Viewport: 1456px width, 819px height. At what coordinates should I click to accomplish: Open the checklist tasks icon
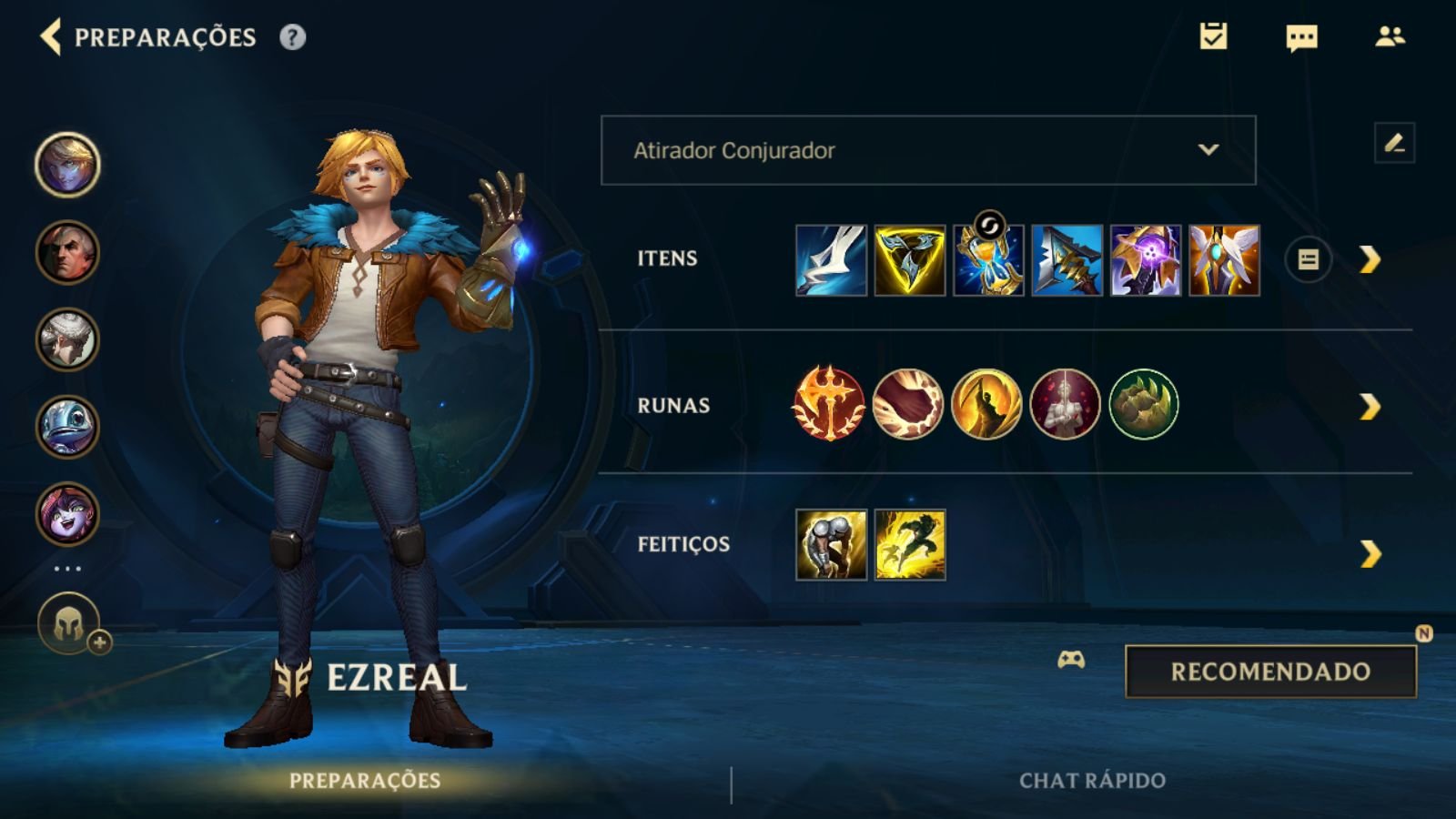click(1213, 36)
